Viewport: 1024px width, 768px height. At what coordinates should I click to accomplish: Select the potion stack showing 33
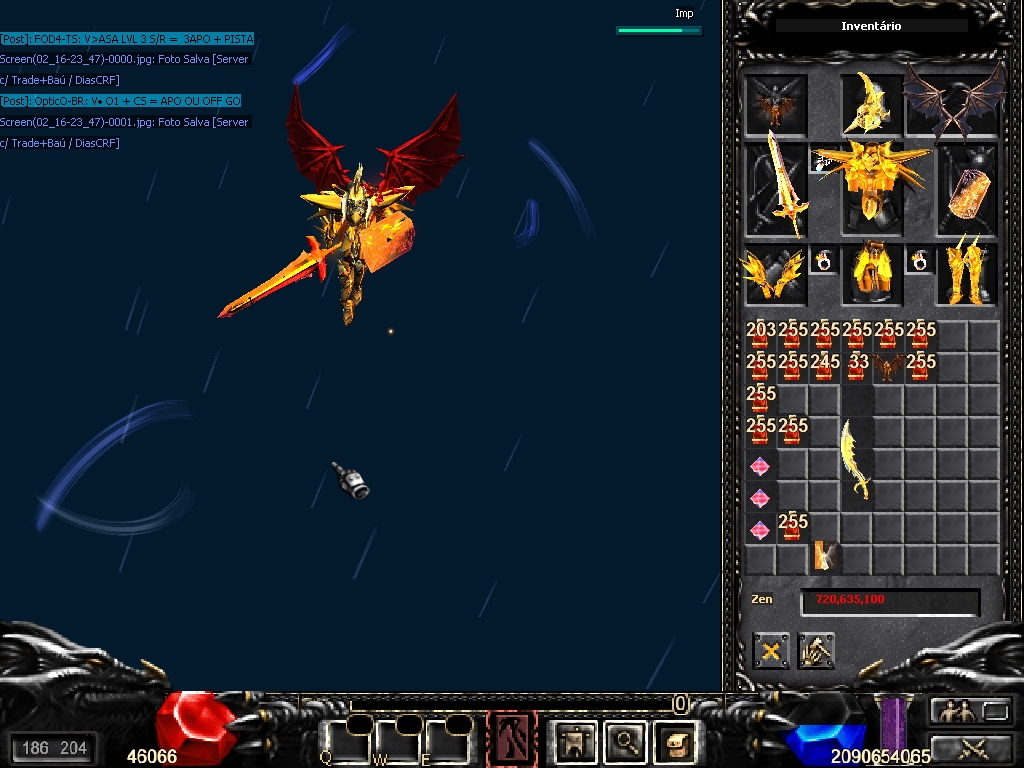[857, 368]
